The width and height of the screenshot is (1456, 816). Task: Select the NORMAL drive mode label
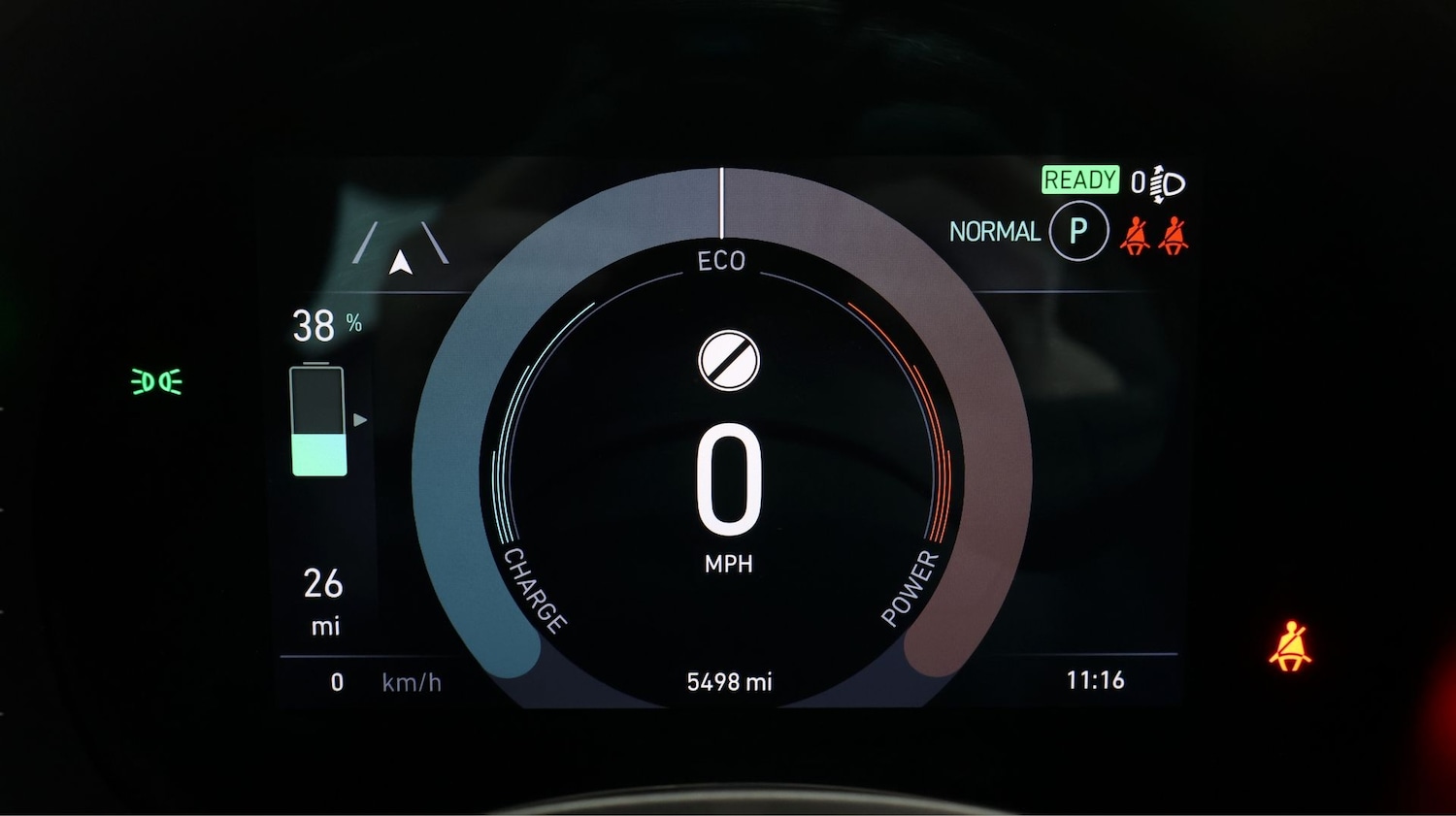pyautogui.click(x=994, y=232)
